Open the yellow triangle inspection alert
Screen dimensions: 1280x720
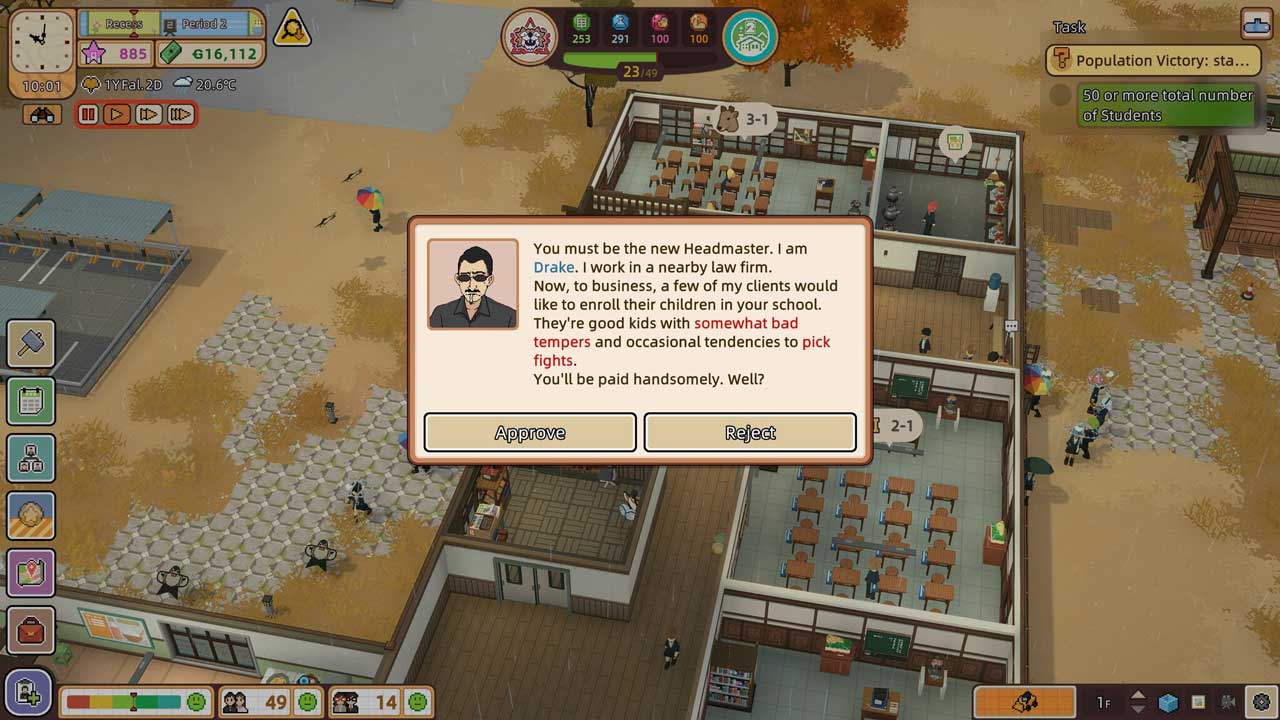pyautogui.click(x=292, y=29)
